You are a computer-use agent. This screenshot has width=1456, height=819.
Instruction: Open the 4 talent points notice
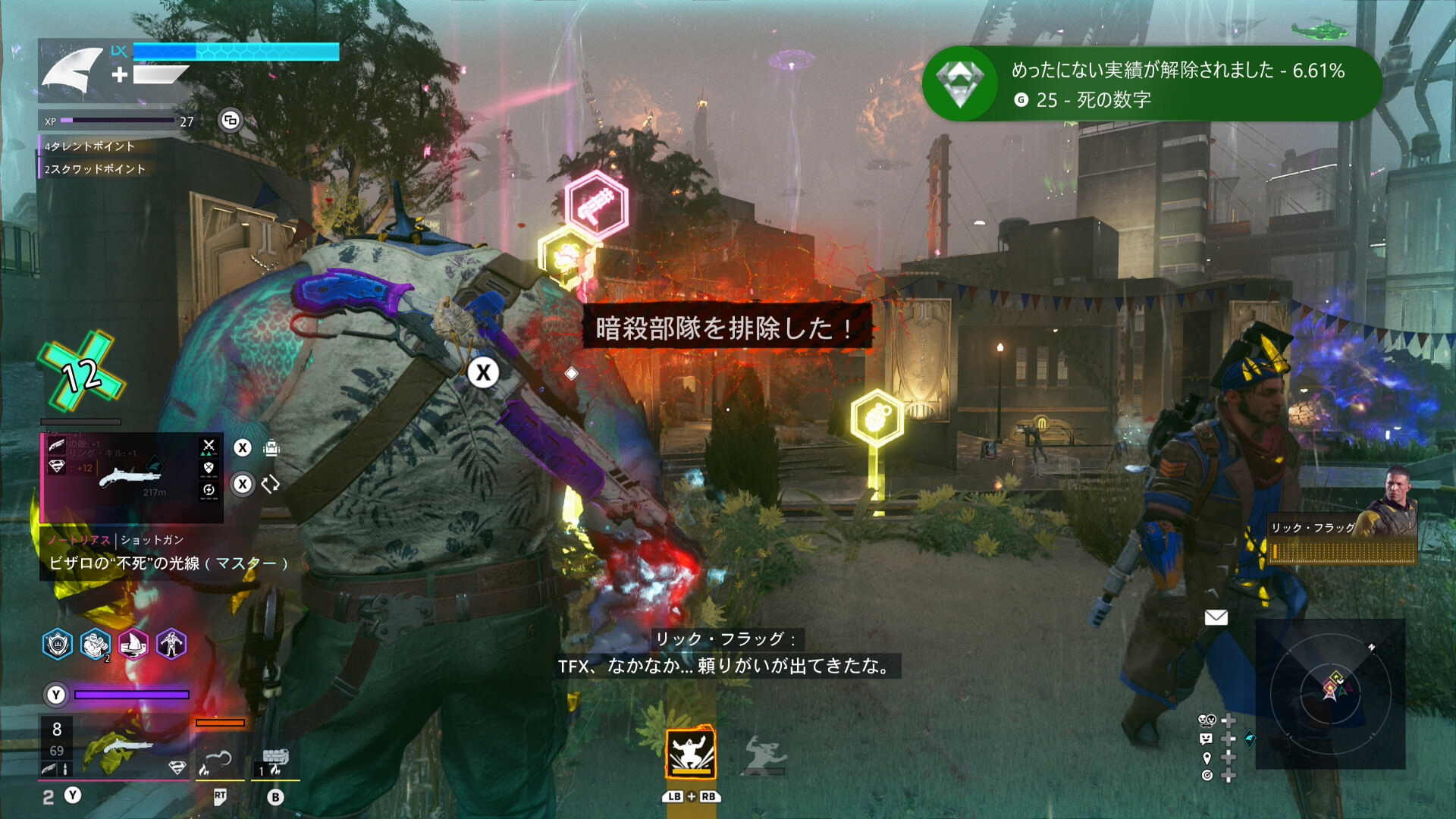point(89,146)
